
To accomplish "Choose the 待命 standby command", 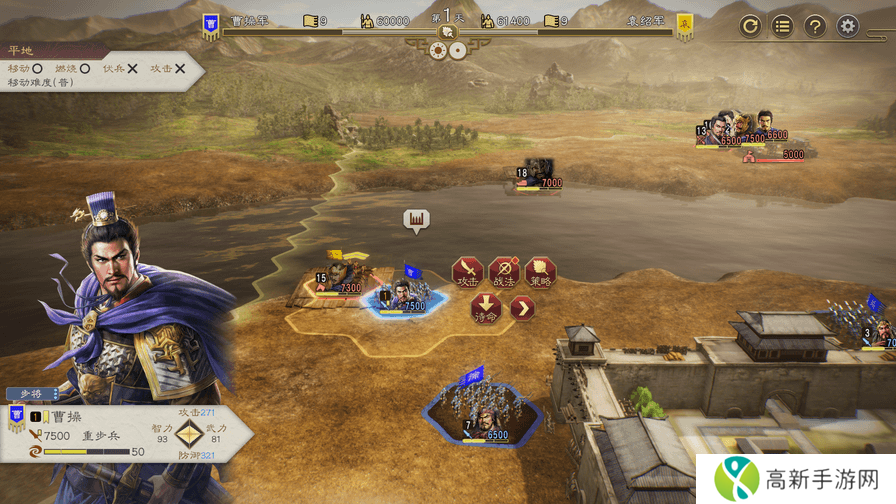I will 486,307.
